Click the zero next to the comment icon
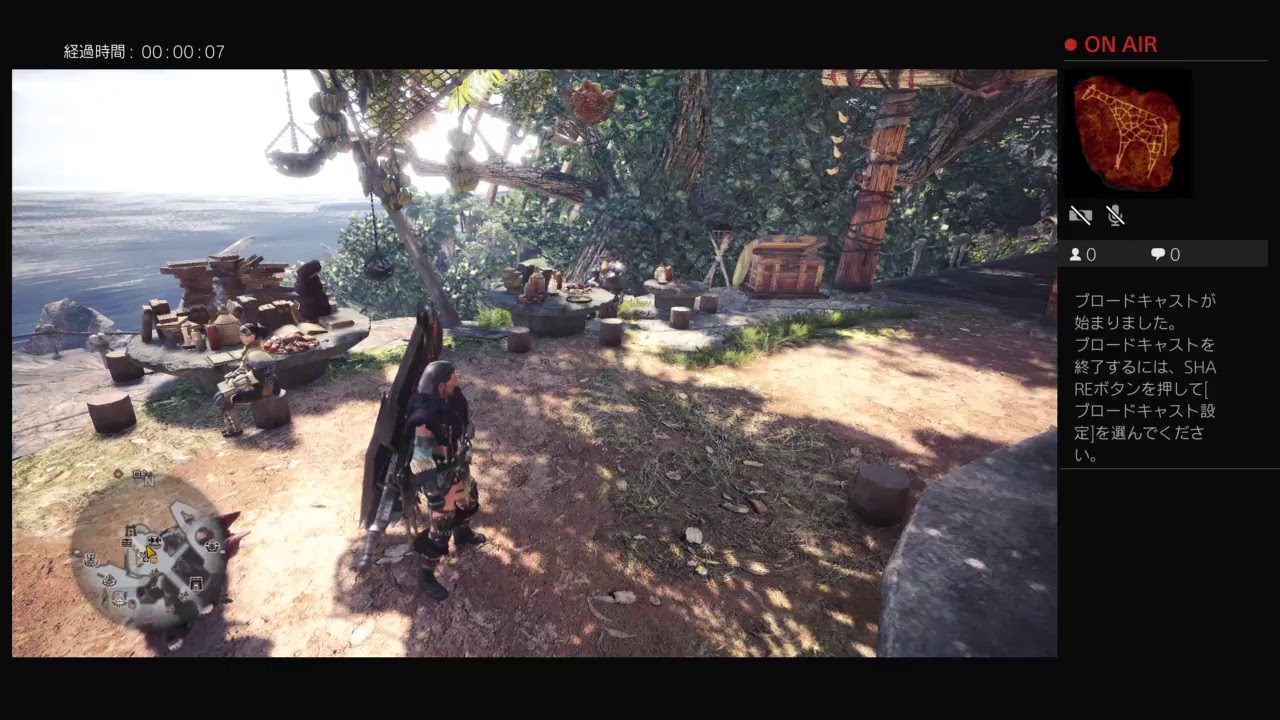 (x=1173, y=254)
